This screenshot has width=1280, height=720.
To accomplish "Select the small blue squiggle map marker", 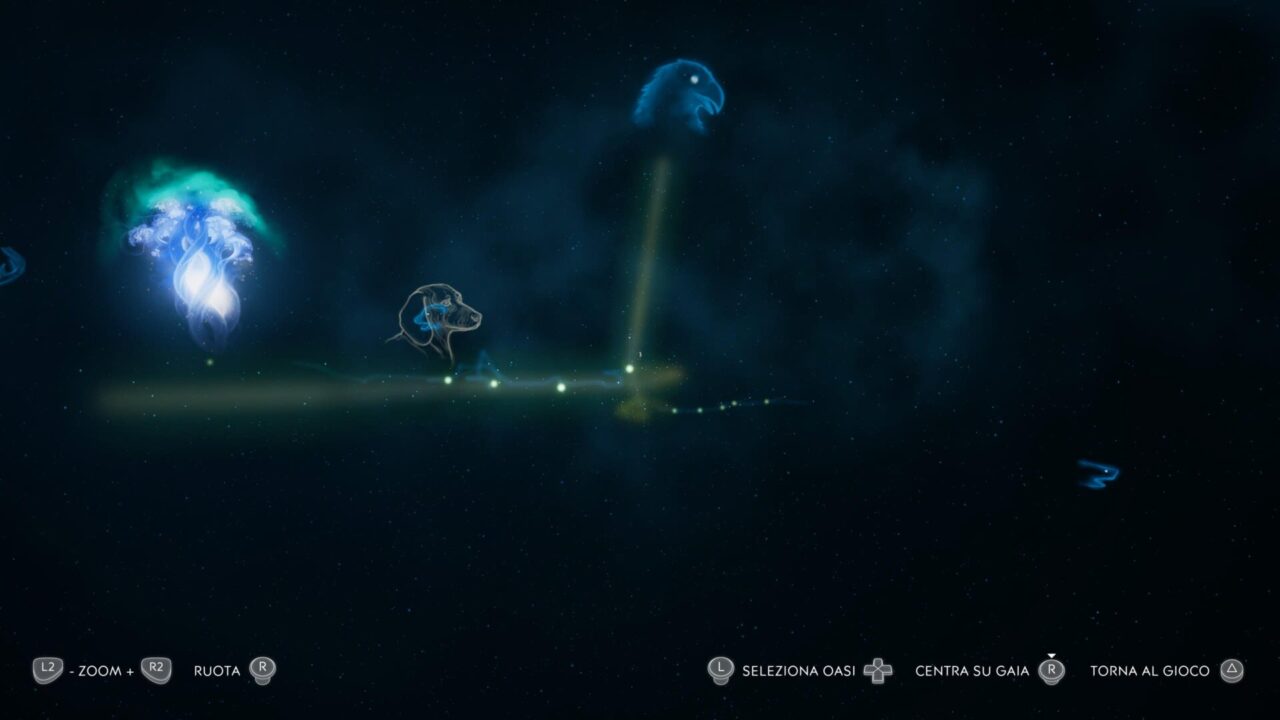I will [1098, 473].
